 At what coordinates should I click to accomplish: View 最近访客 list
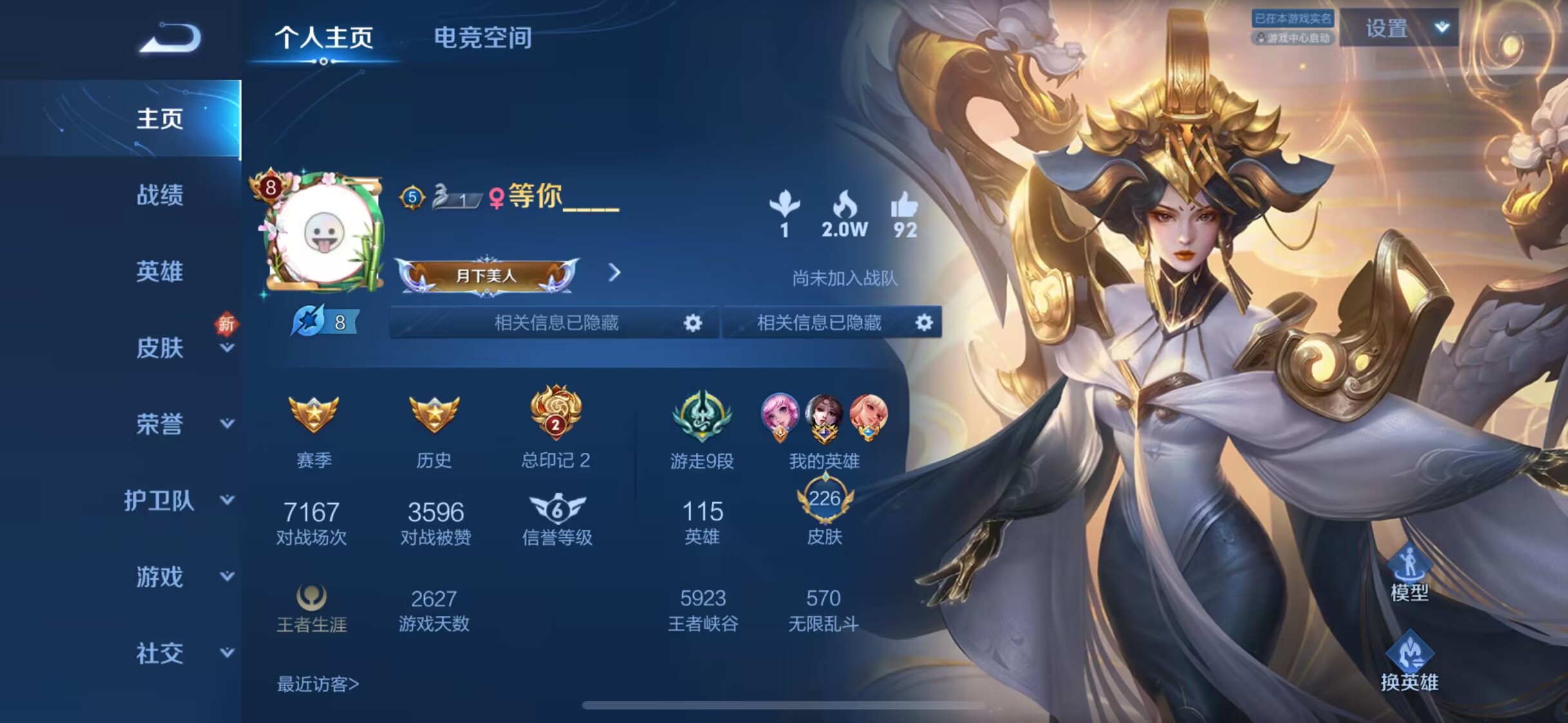[317, 684]
